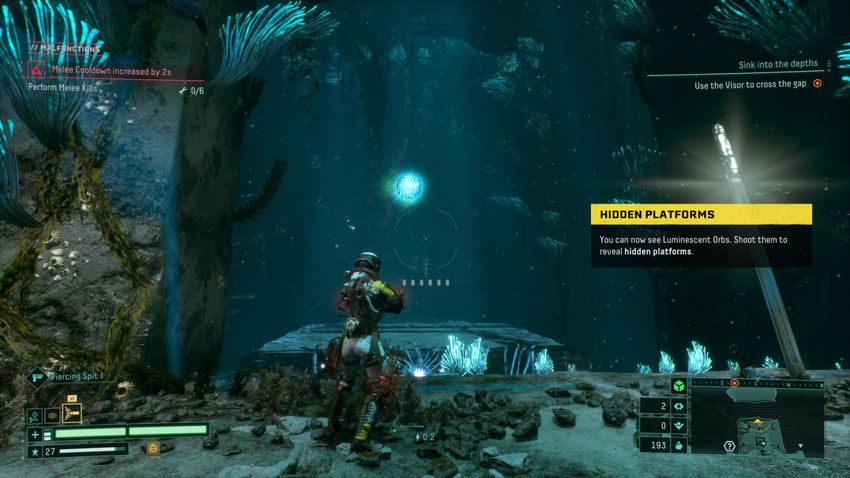Select the oval consumable item slot

pyautogui.click(x=52, y=414)
